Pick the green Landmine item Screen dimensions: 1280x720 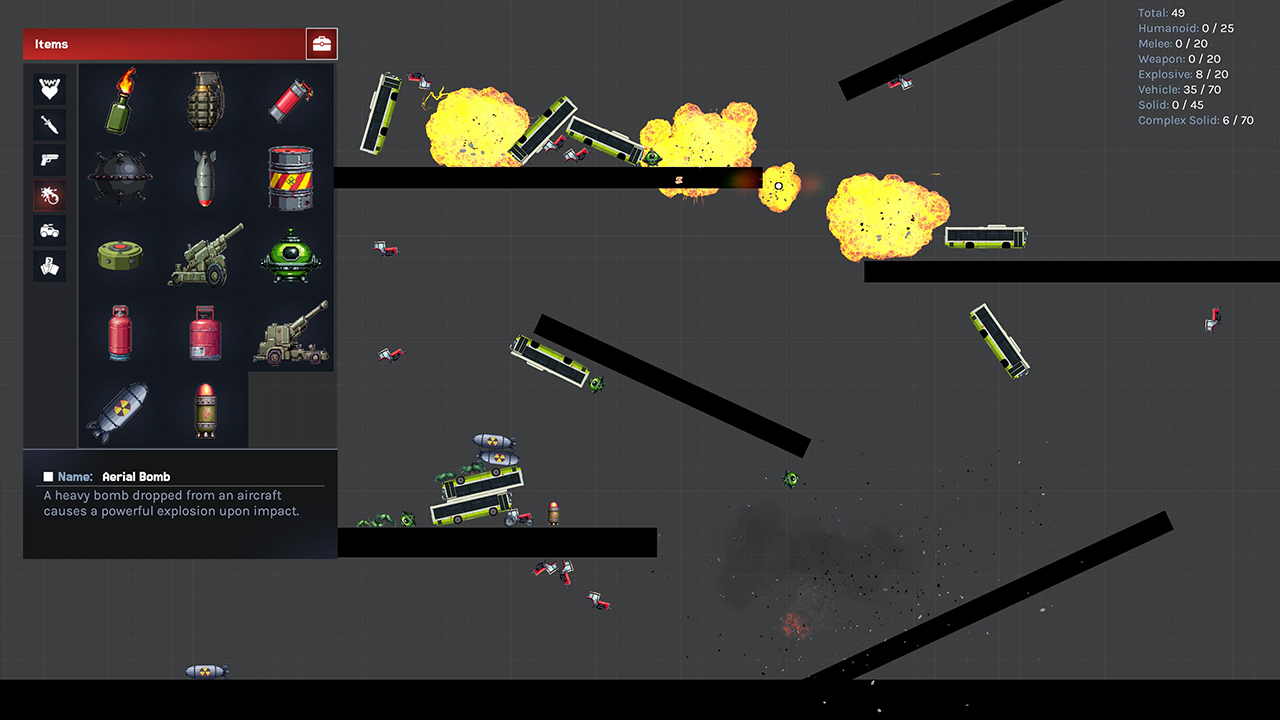pyautogui.click(x=119, y=256)
